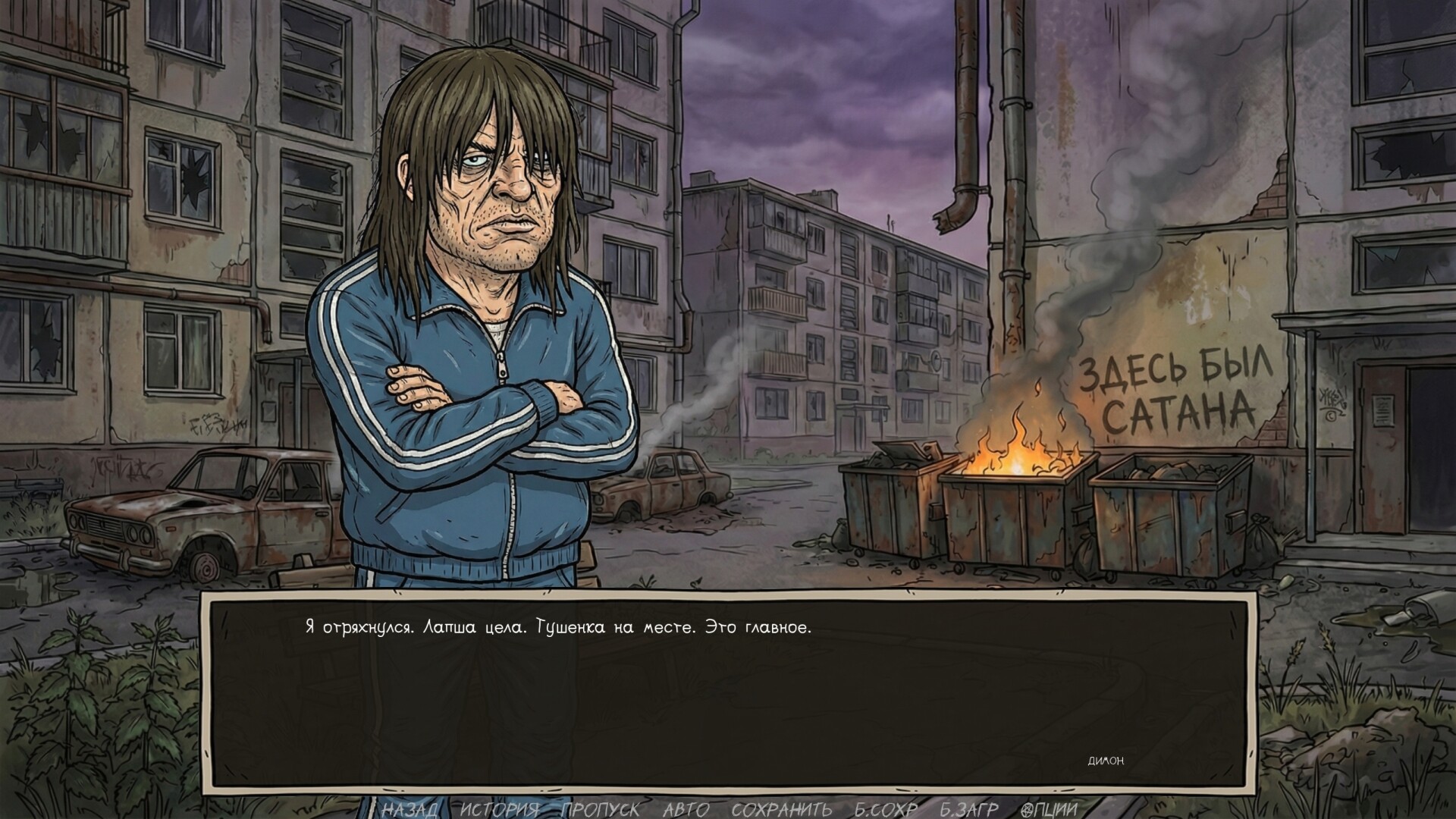Image resolution: width=1456 pixels, height=819 pixels.
Task: Go back with the НАЗАД button
Action: coord(409,809)
